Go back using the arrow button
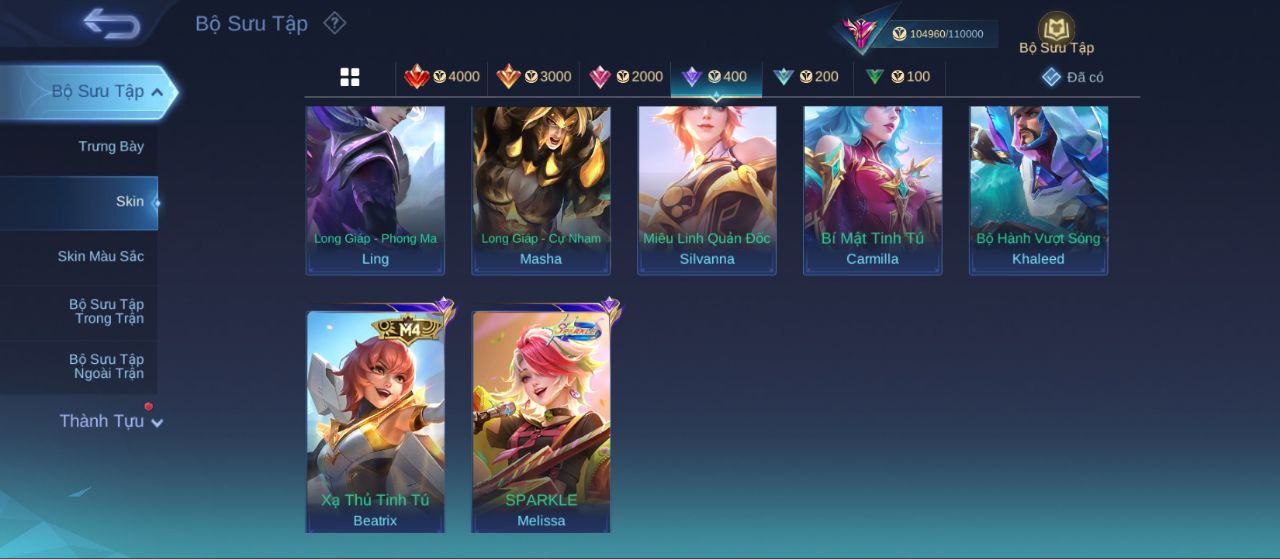1280x559 pixels. [111, 23]
